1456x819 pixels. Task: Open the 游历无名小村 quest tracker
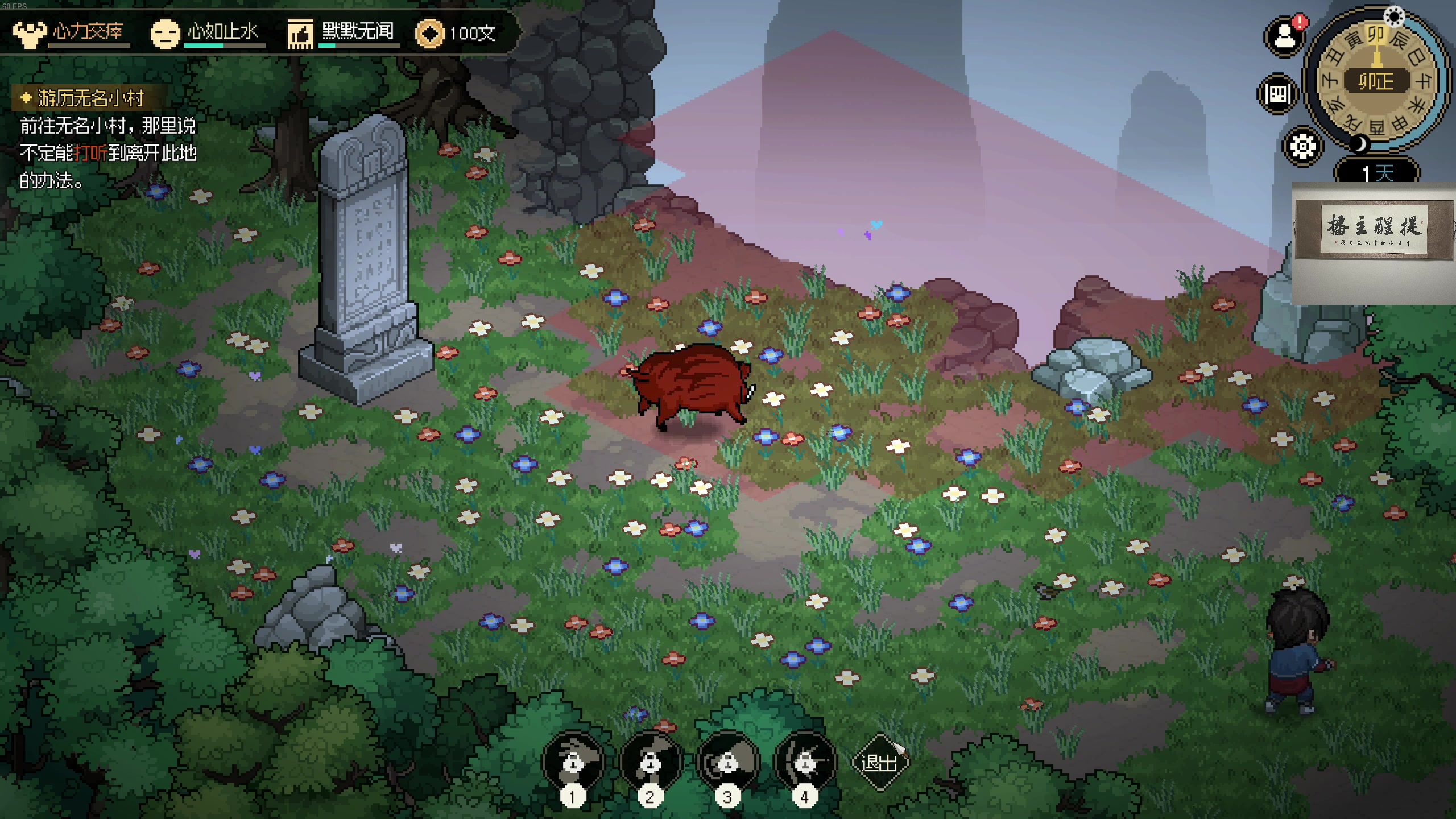(x=90, y=98)
